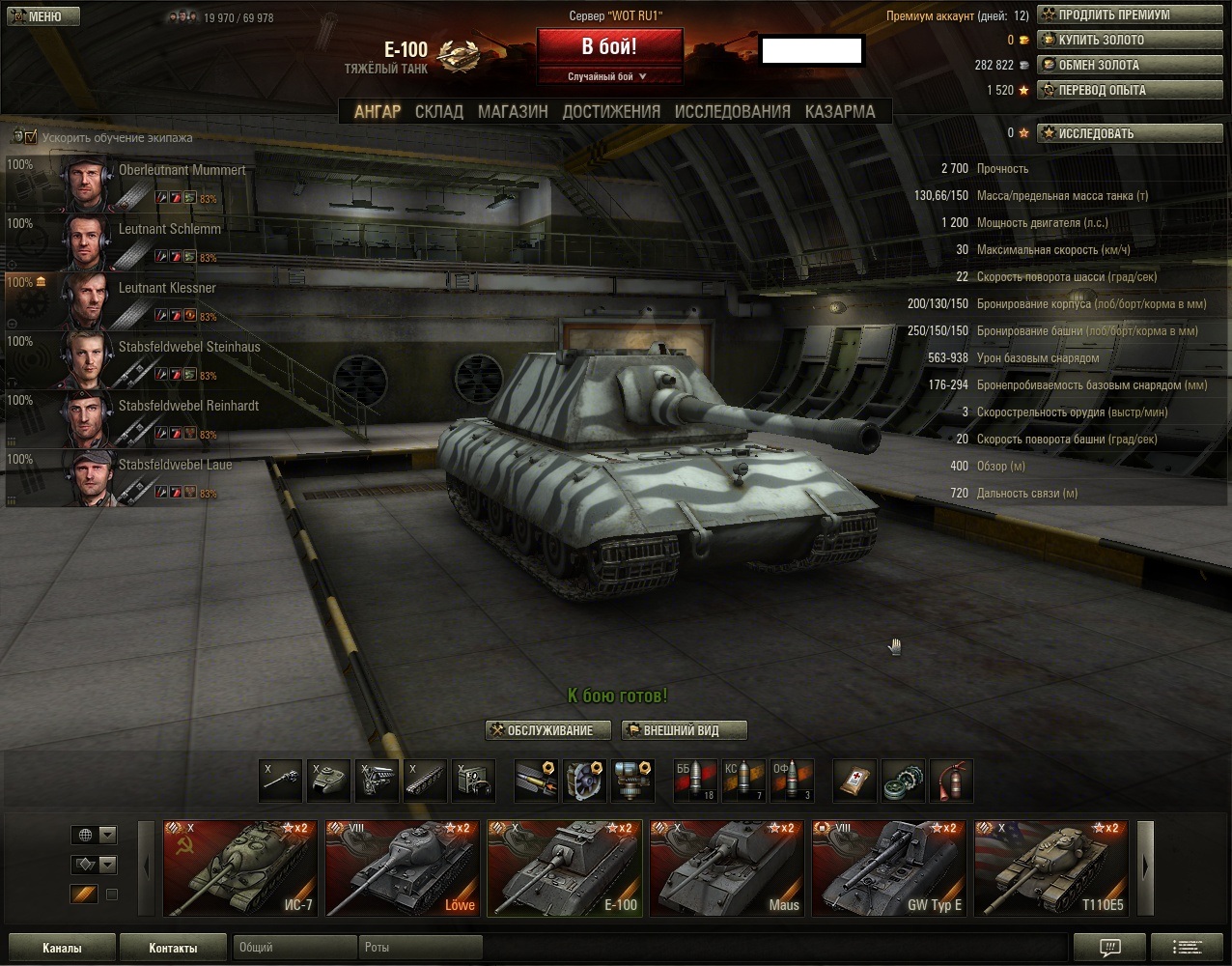Open the КАЗАРМА tab

840,112
